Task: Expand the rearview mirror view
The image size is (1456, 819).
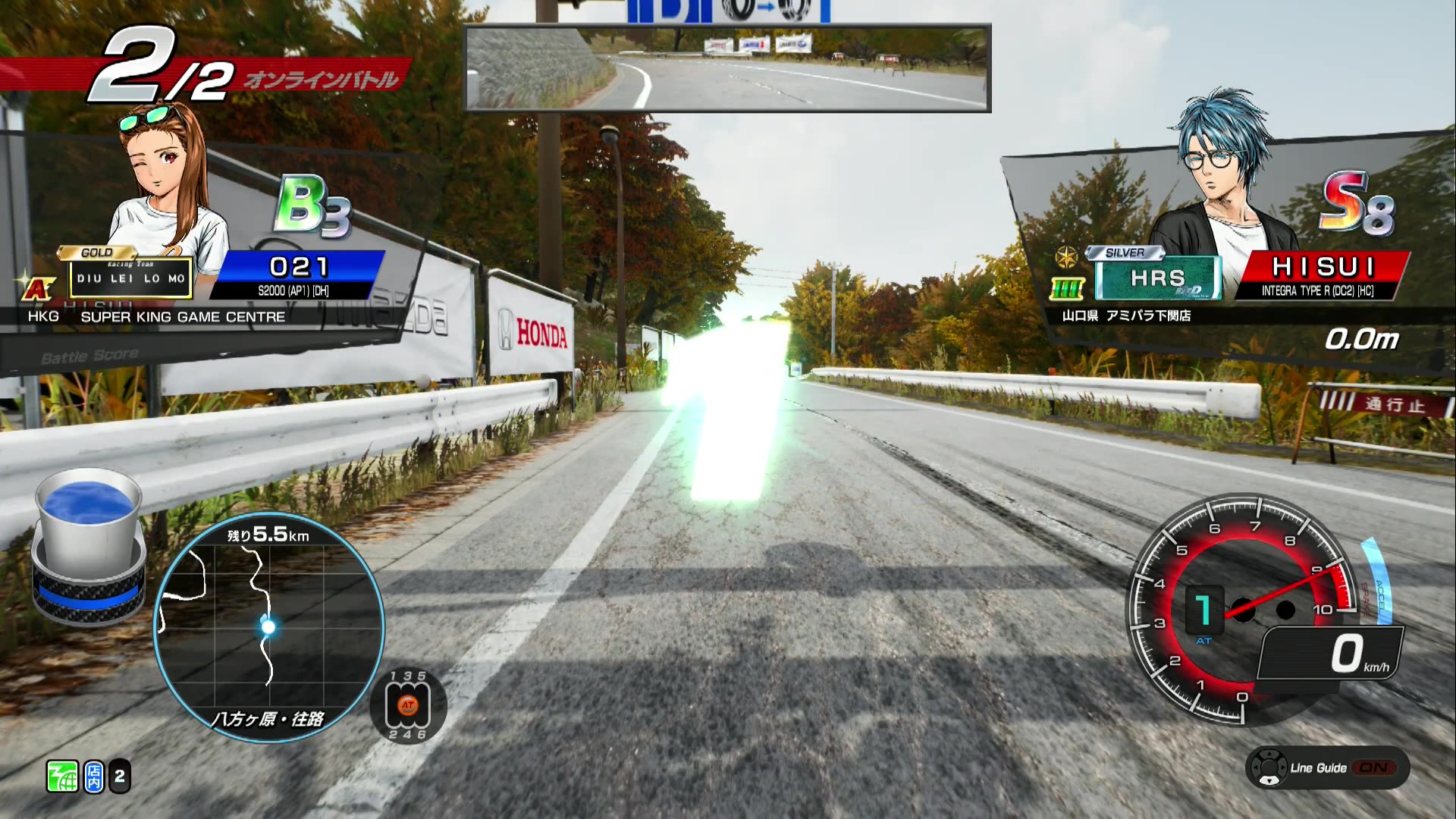Action: click(726, 67)
